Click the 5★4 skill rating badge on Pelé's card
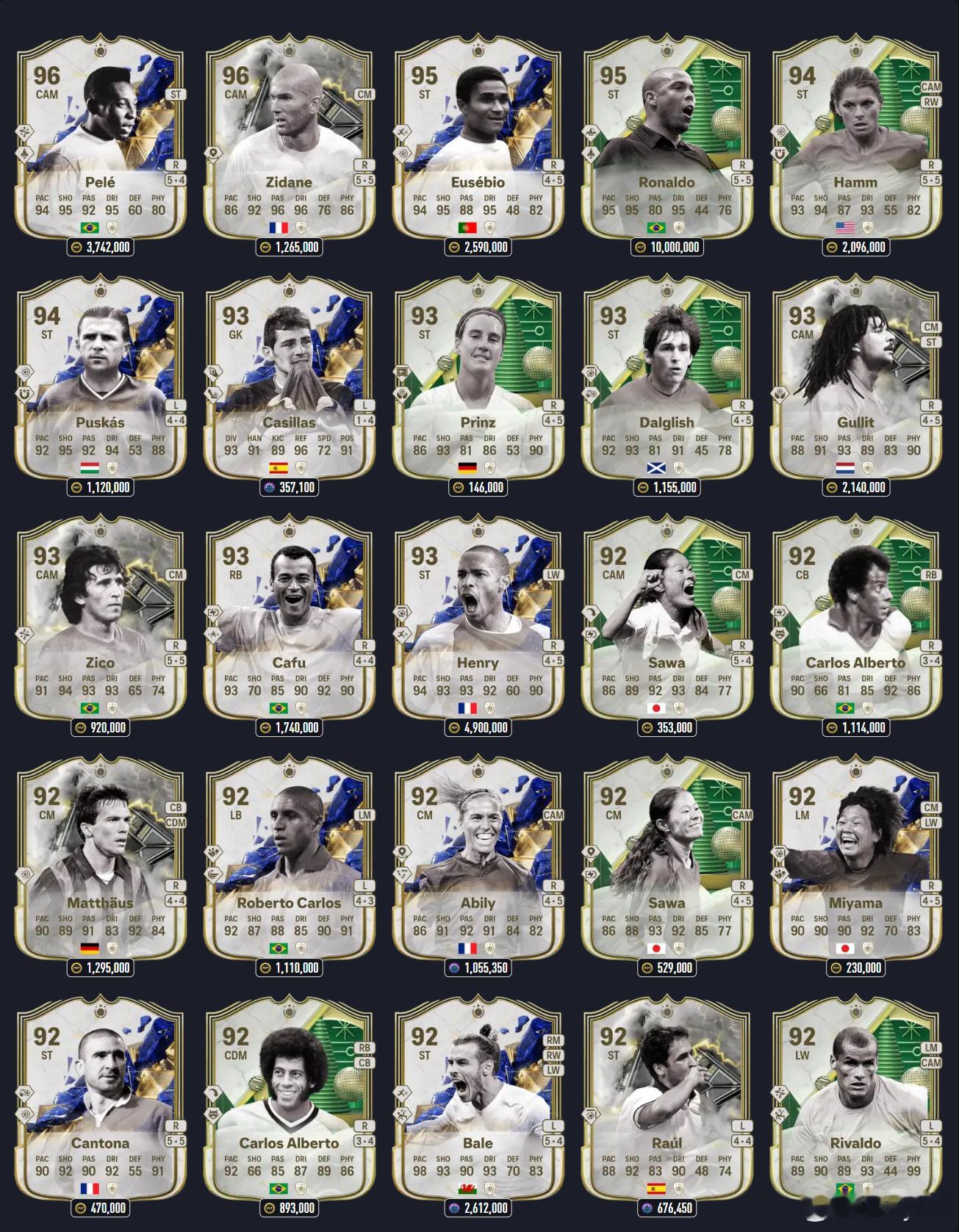This screenshot has width=959, height=1232. pyautogui.click(x=175, y=181)
